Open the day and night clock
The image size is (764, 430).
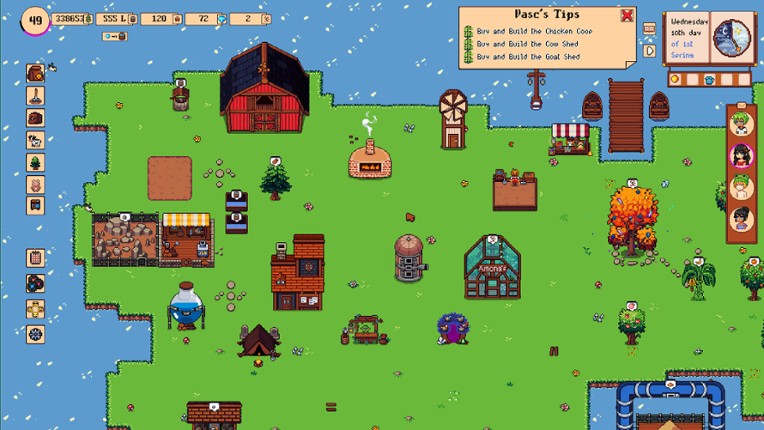733,38
